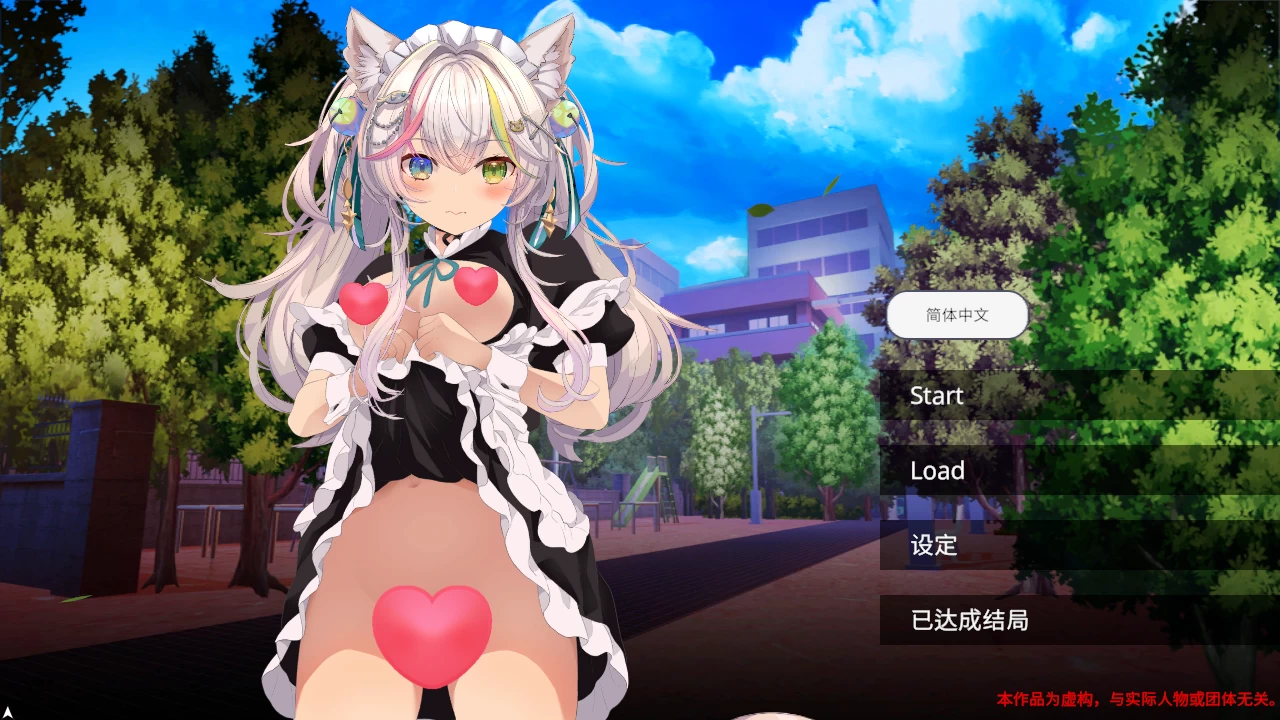
Task: Open saved games by clicking Load
Action: coord(938,470)
